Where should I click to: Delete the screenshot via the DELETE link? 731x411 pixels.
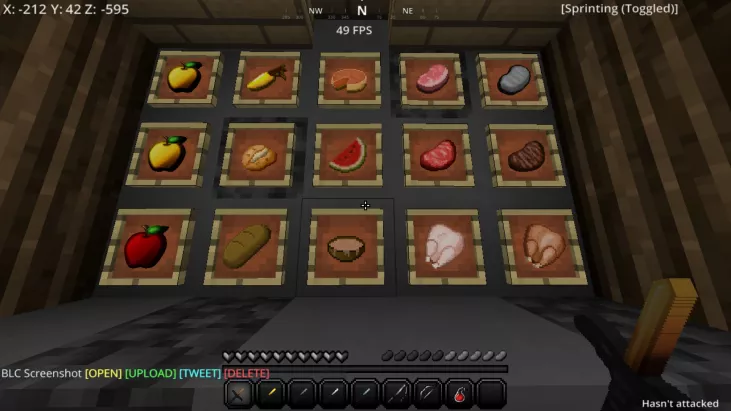[248, 373]
